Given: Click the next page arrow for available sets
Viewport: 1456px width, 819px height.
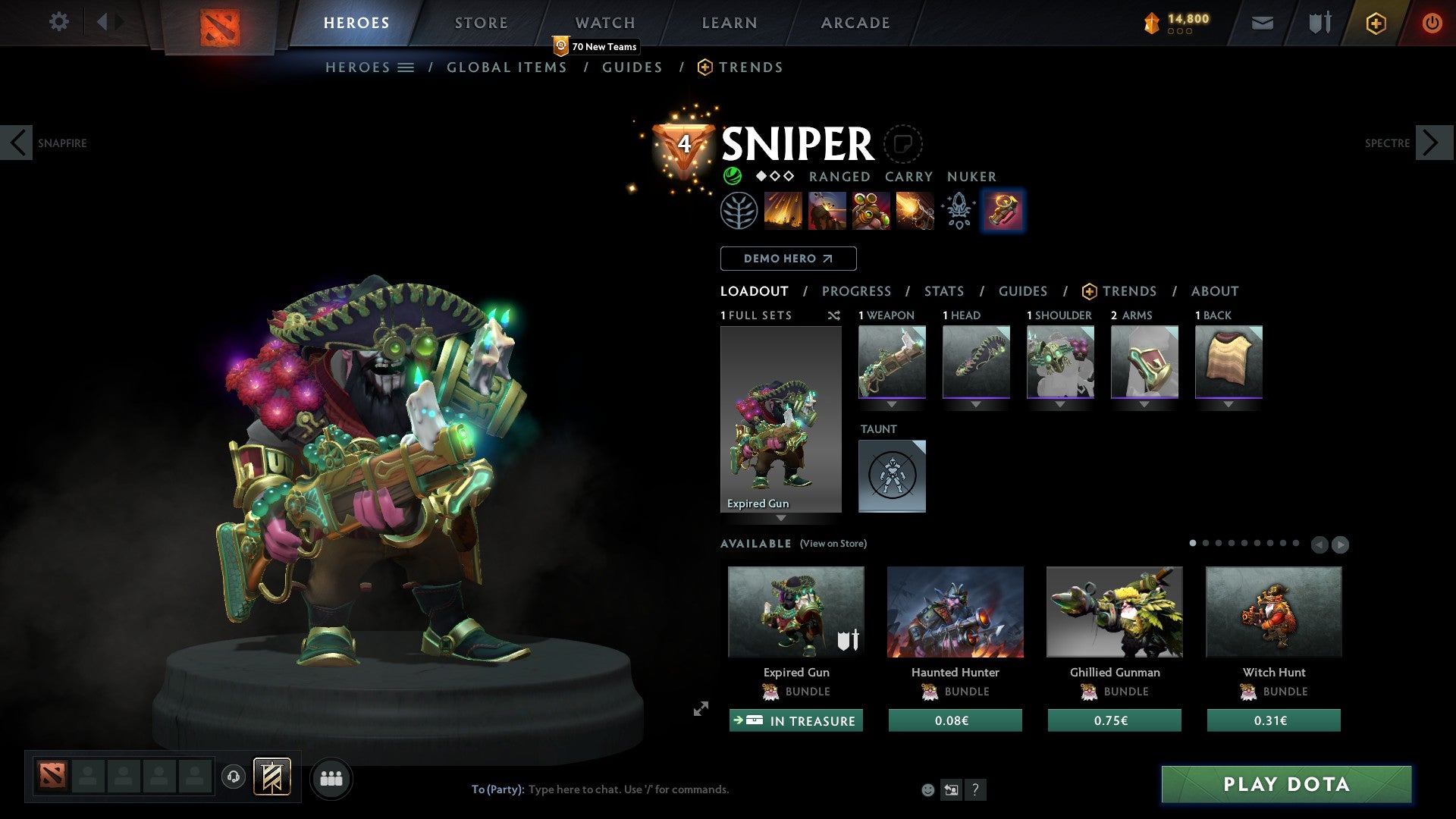Looking at the screenshot, I should [x=1339, y=544].
